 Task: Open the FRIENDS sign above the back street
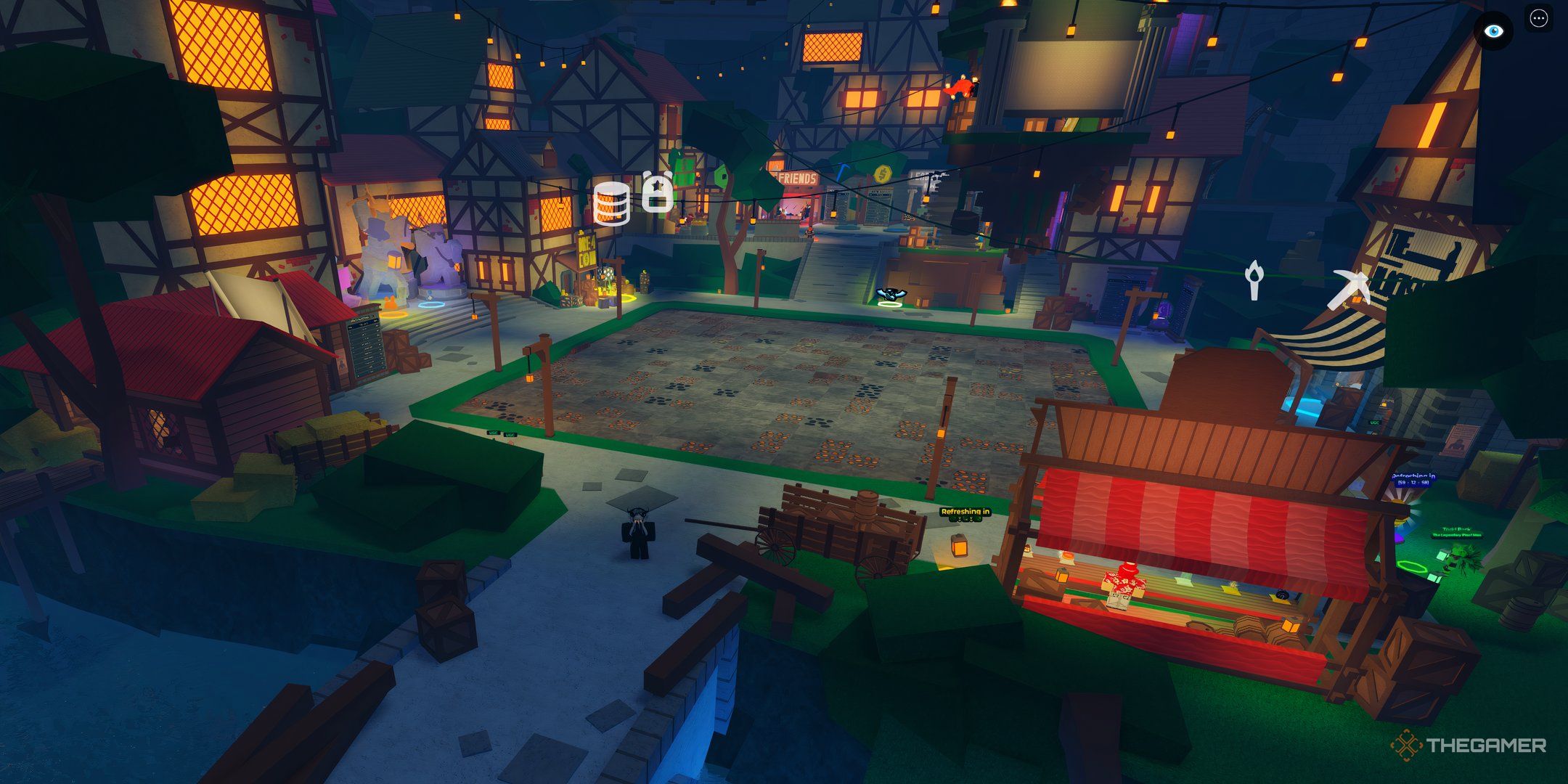click(x=797, y=179)
